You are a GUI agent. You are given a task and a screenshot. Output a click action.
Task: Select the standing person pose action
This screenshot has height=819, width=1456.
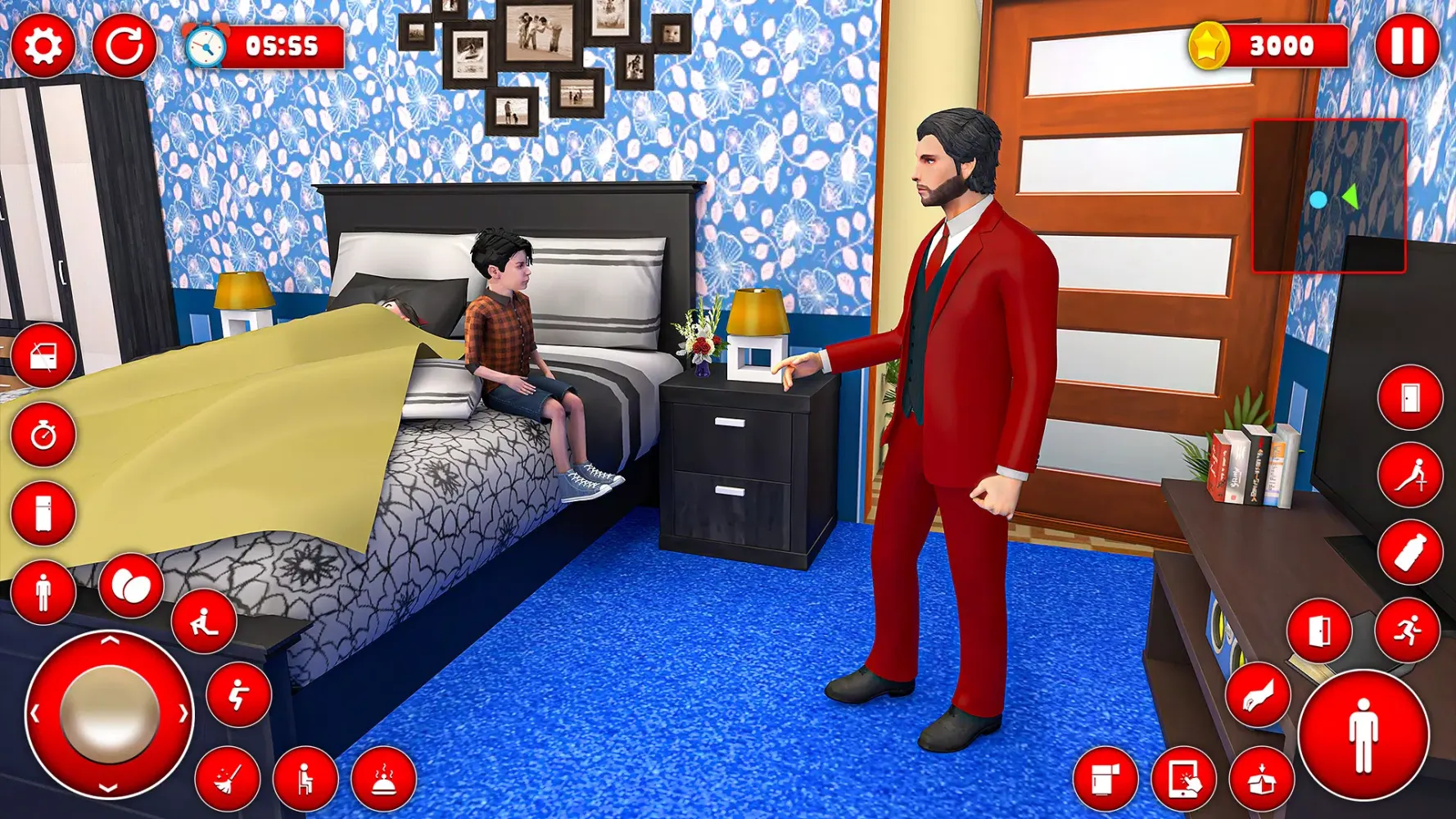click(43, 590)
